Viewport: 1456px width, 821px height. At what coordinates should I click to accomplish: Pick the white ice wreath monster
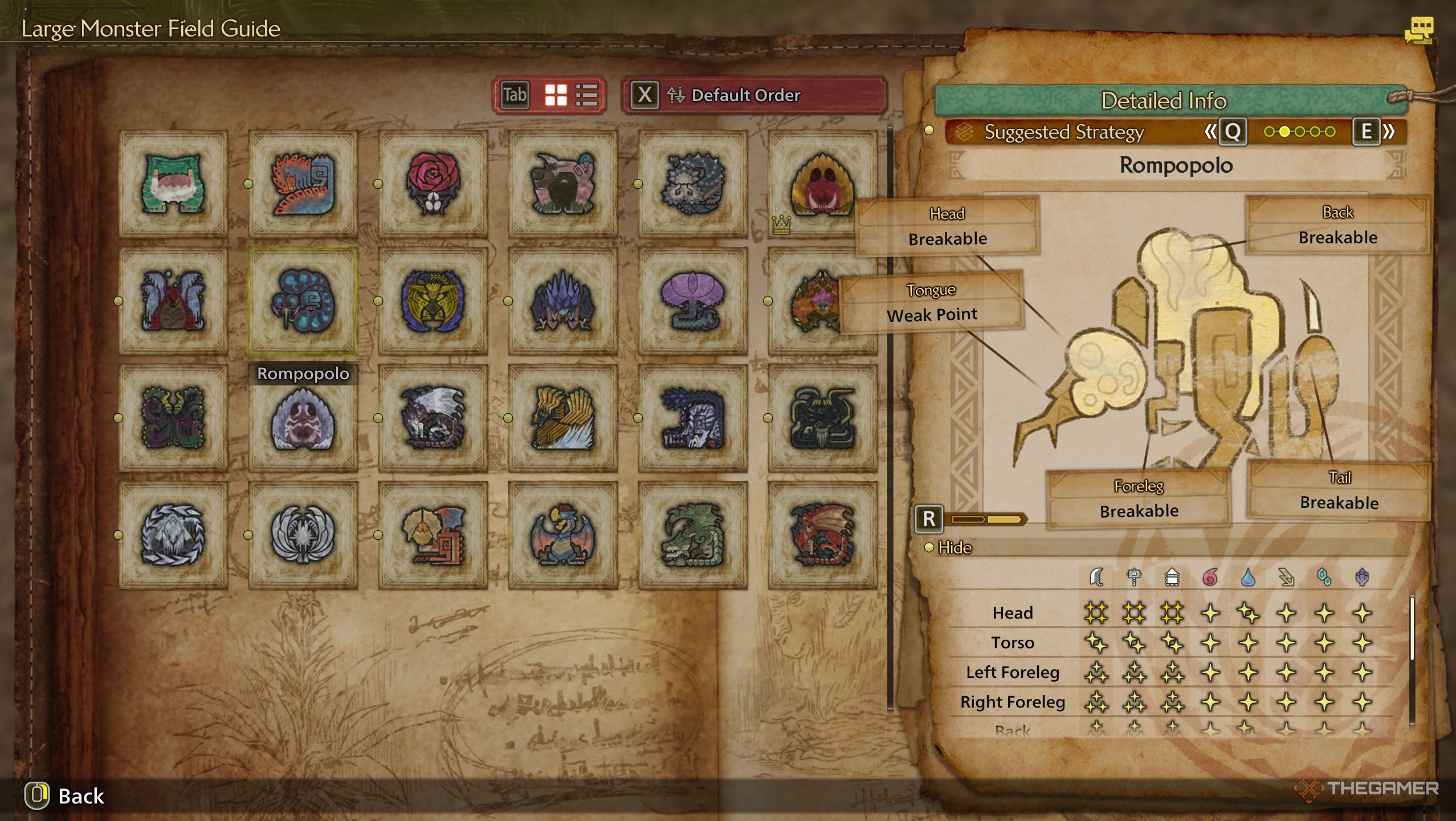pos(173,535)
